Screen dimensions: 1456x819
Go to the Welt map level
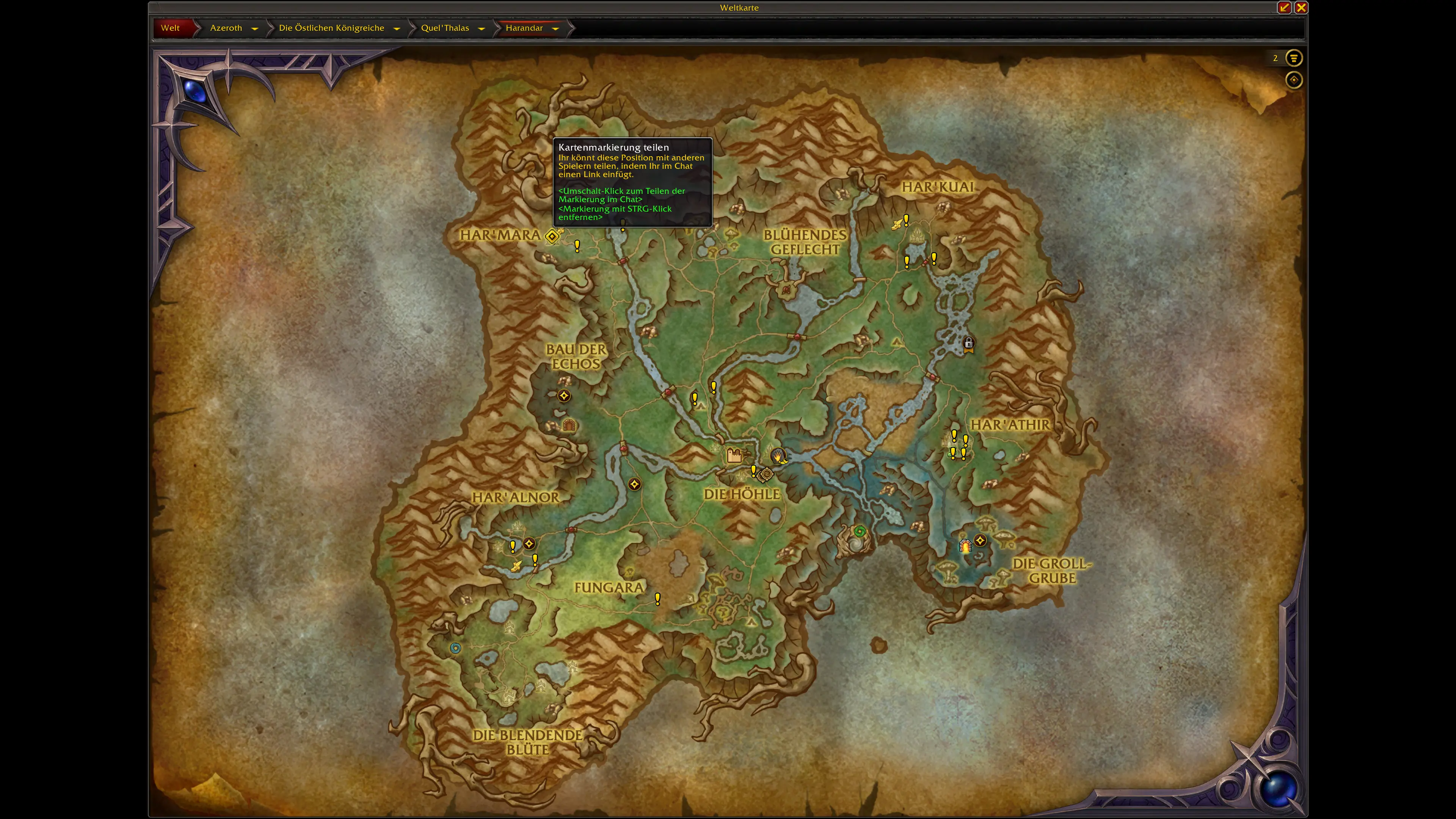pos(170,28)
